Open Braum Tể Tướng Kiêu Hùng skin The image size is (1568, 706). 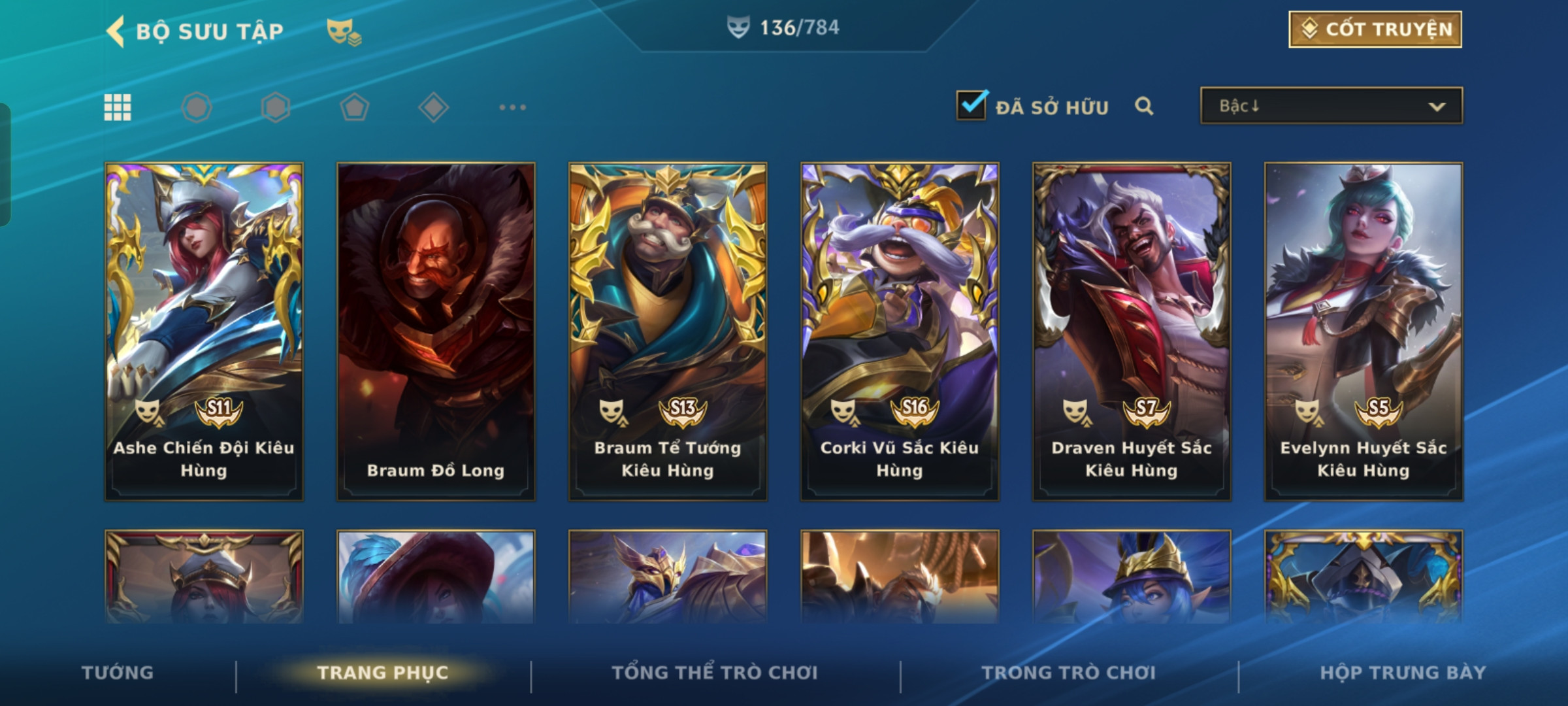(668, 331)
